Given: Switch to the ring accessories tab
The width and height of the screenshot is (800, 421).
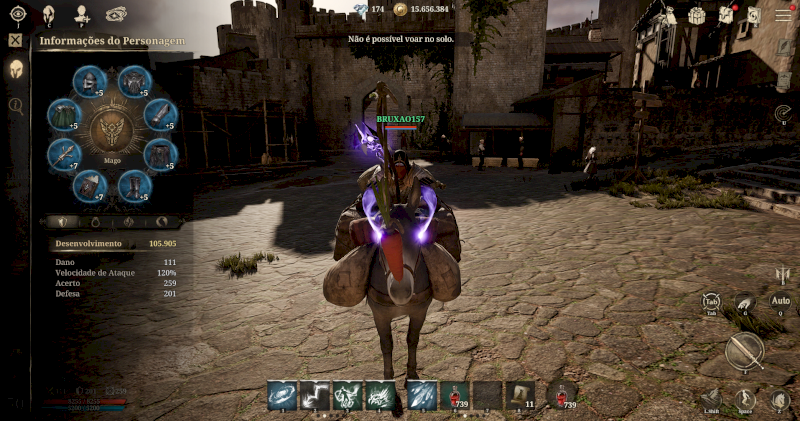Looking at the screenshot, I should (x=98, y=221).
